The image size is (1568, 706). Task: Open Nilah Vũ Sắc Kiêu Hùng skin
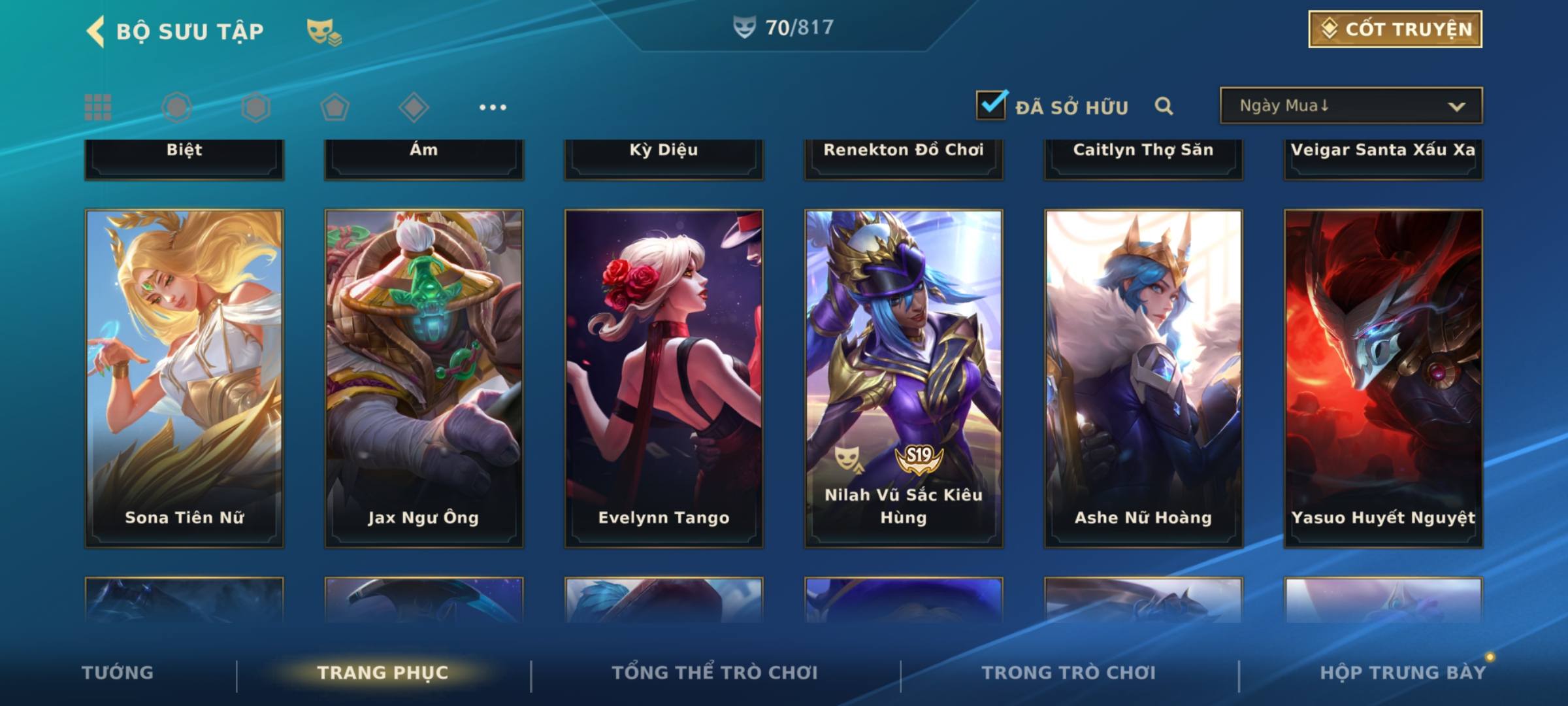point(904,378)
